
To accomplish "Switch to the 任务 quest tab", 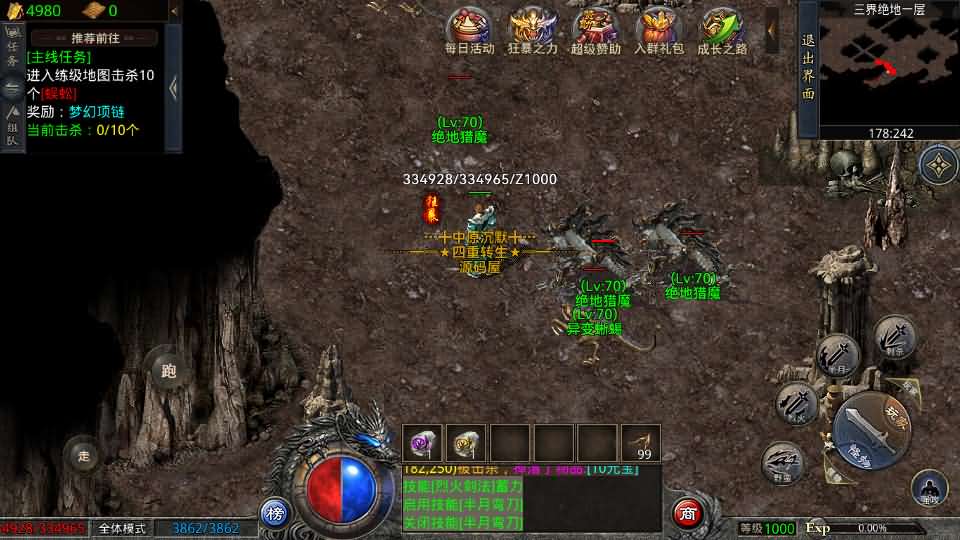I will 13,52.
